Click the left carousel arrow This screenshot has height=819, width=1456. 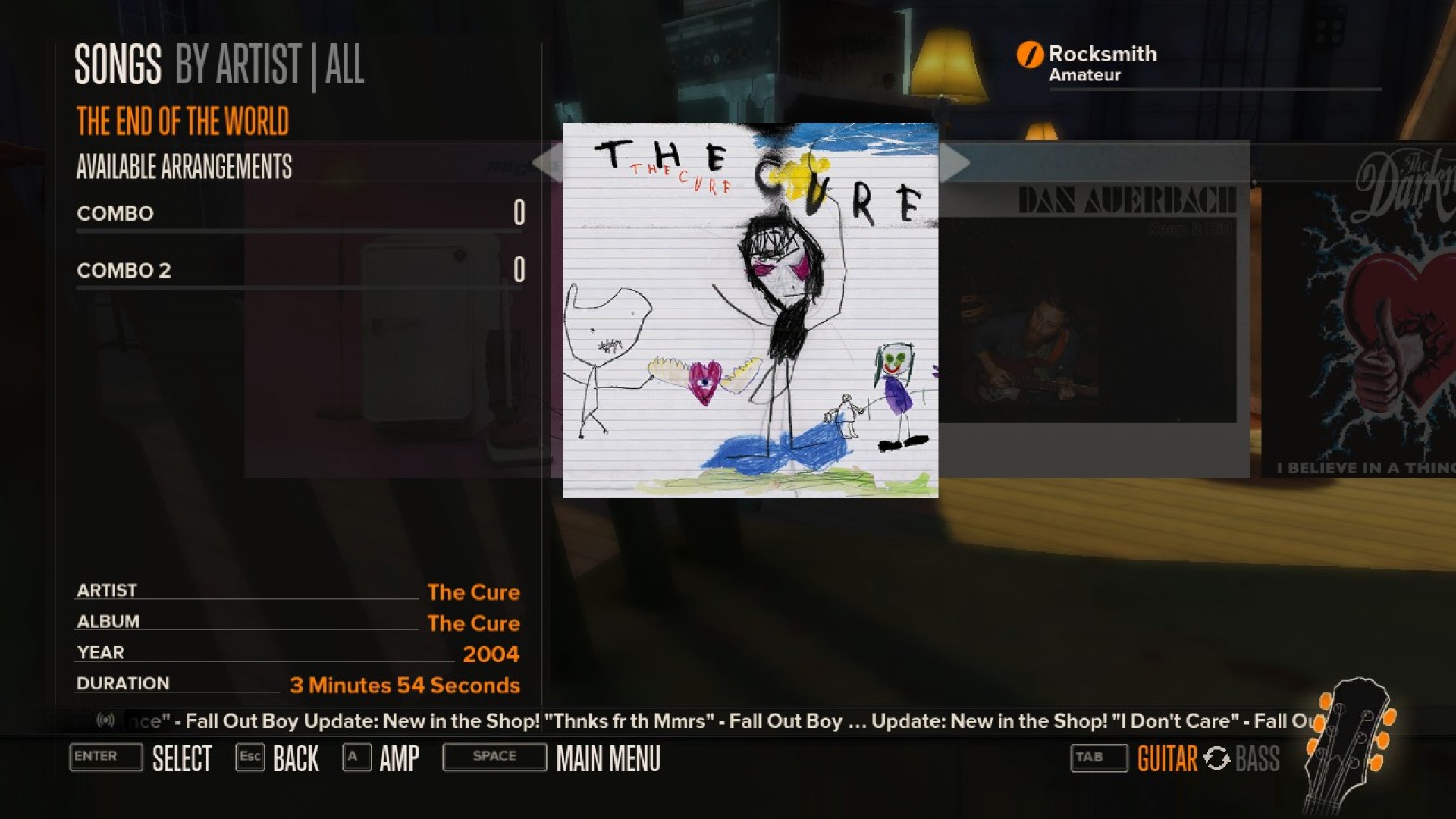(548, 162)
